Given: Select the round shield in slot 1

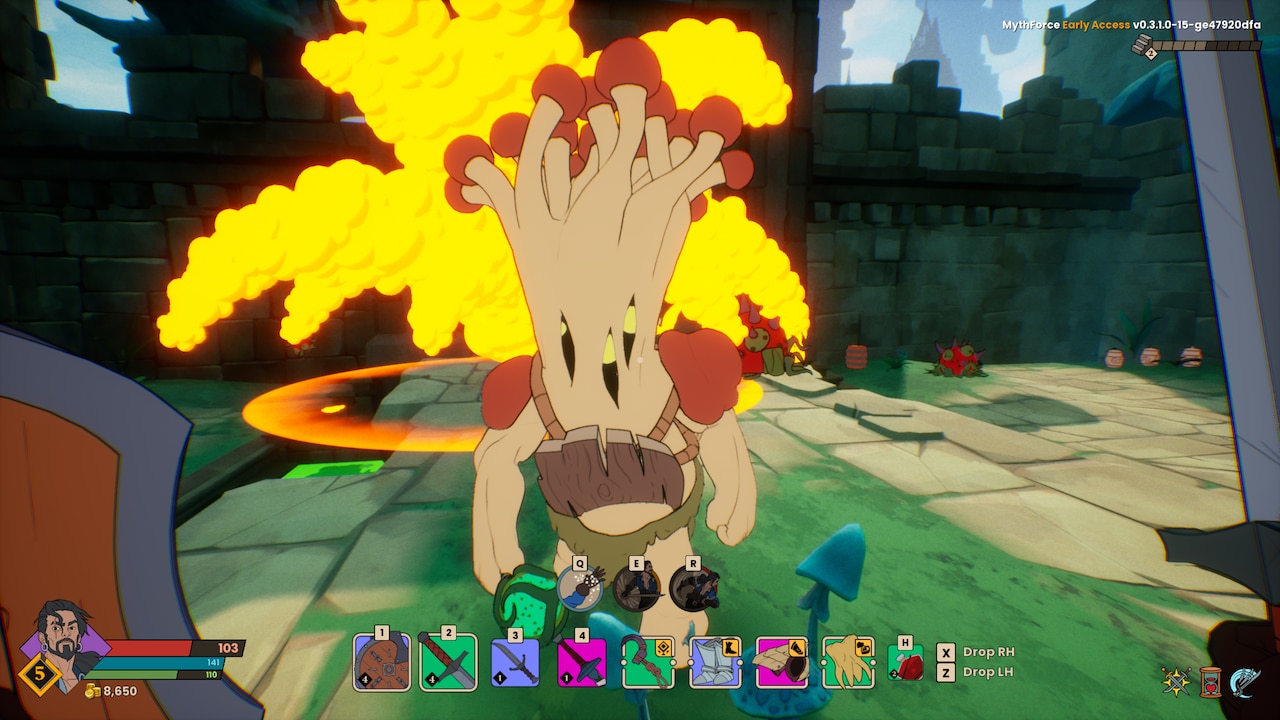Looking at the screenshot, I should point(382,662).
